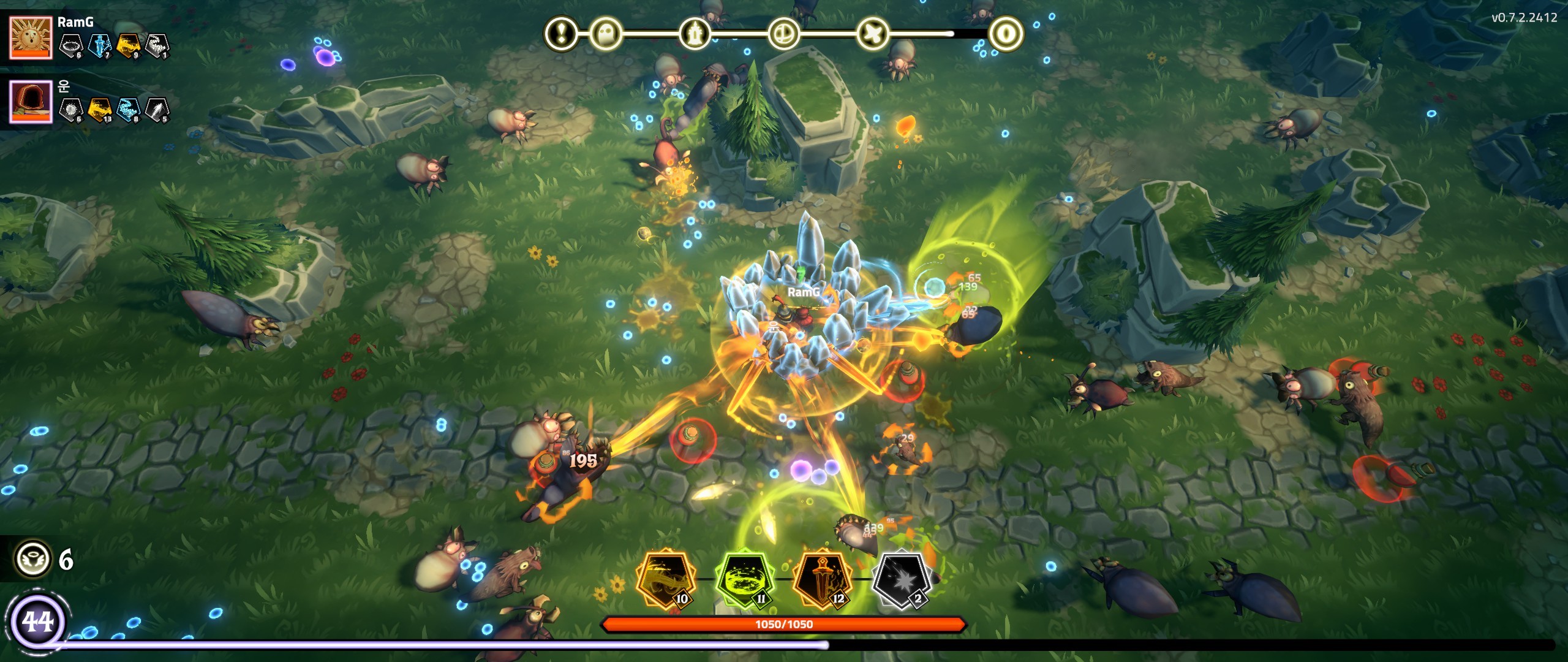Inspect RamG's white ring ability icon

tap(71, 45)
